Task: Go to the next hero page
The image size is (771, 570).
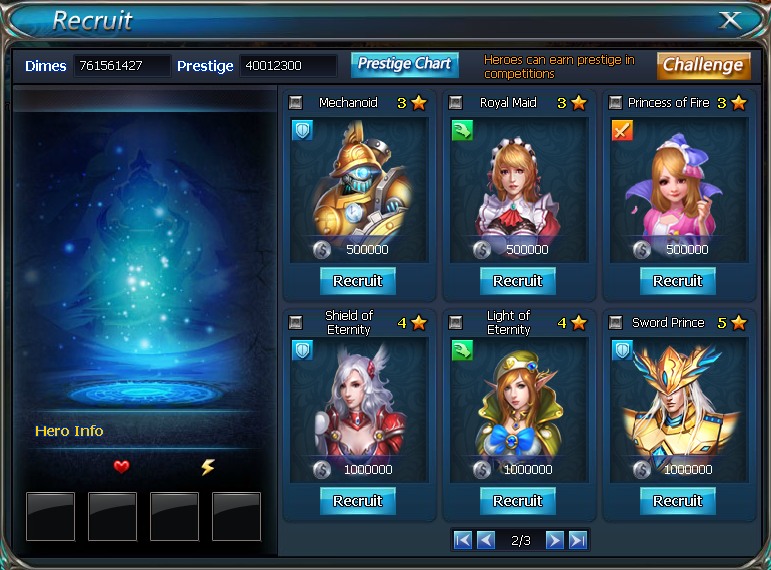Action: coord(554,540)
